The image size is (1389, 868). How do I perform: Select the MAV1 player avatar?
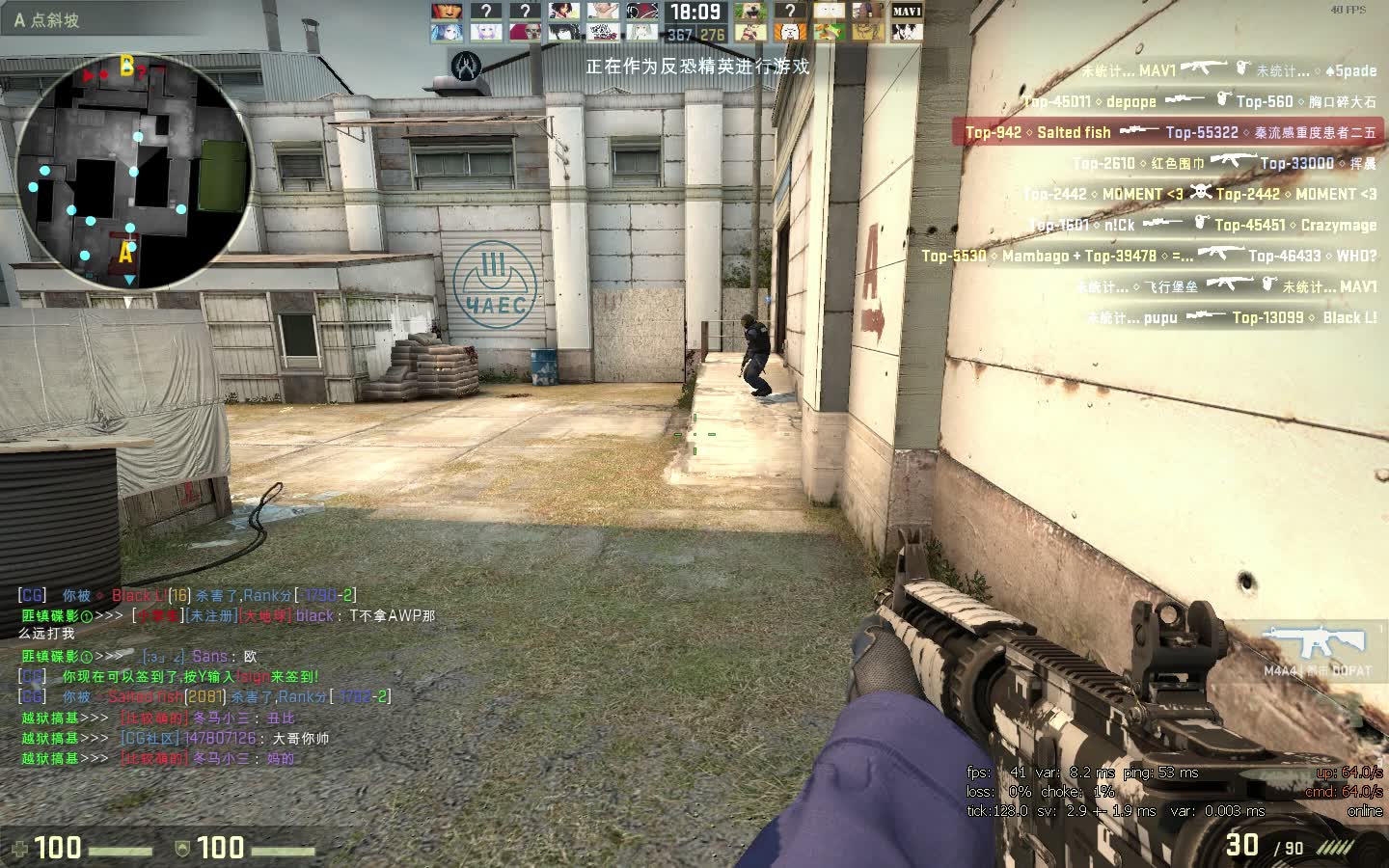(x=906, y=12)
